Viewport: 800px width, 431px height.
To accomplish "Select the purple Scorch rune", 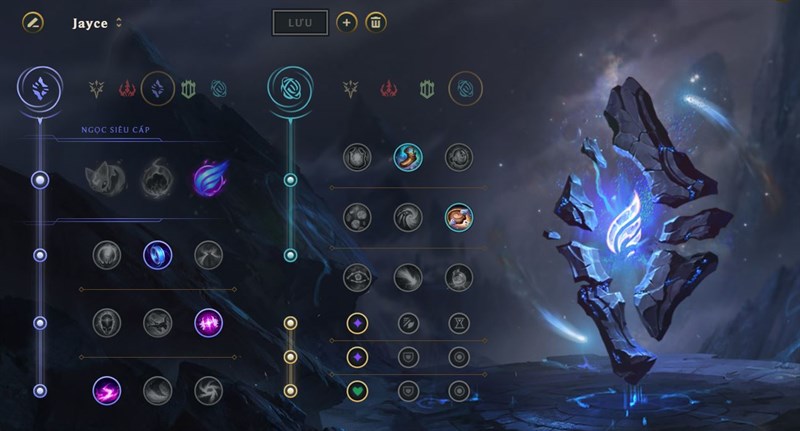I will 107,389.
